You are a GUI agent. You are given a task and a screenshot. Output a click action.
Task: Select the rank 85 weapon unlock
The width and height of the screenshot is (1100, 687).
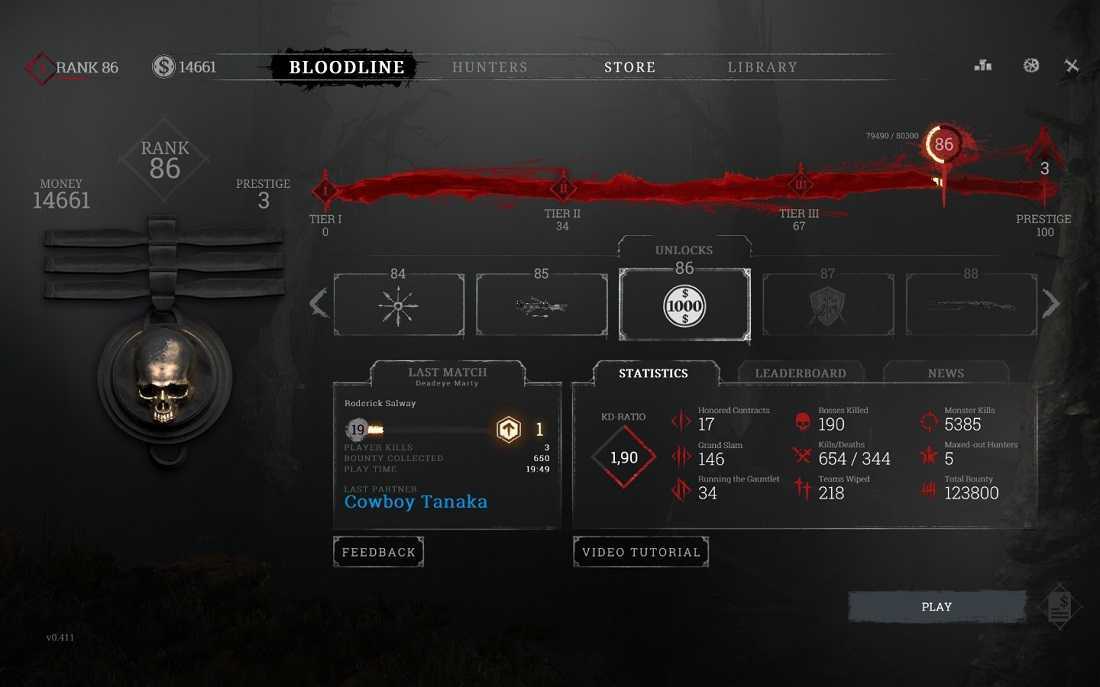click(541, 305)
